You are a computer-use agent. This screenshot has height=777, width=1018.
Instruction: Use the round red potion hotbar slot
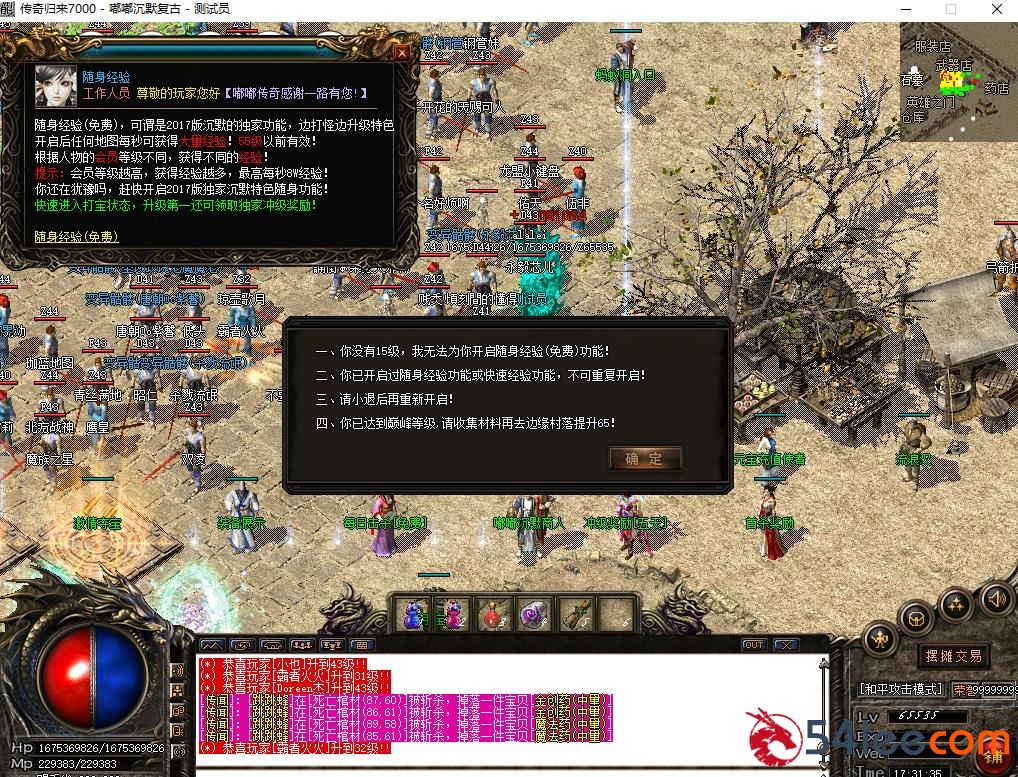click(494, 613)
